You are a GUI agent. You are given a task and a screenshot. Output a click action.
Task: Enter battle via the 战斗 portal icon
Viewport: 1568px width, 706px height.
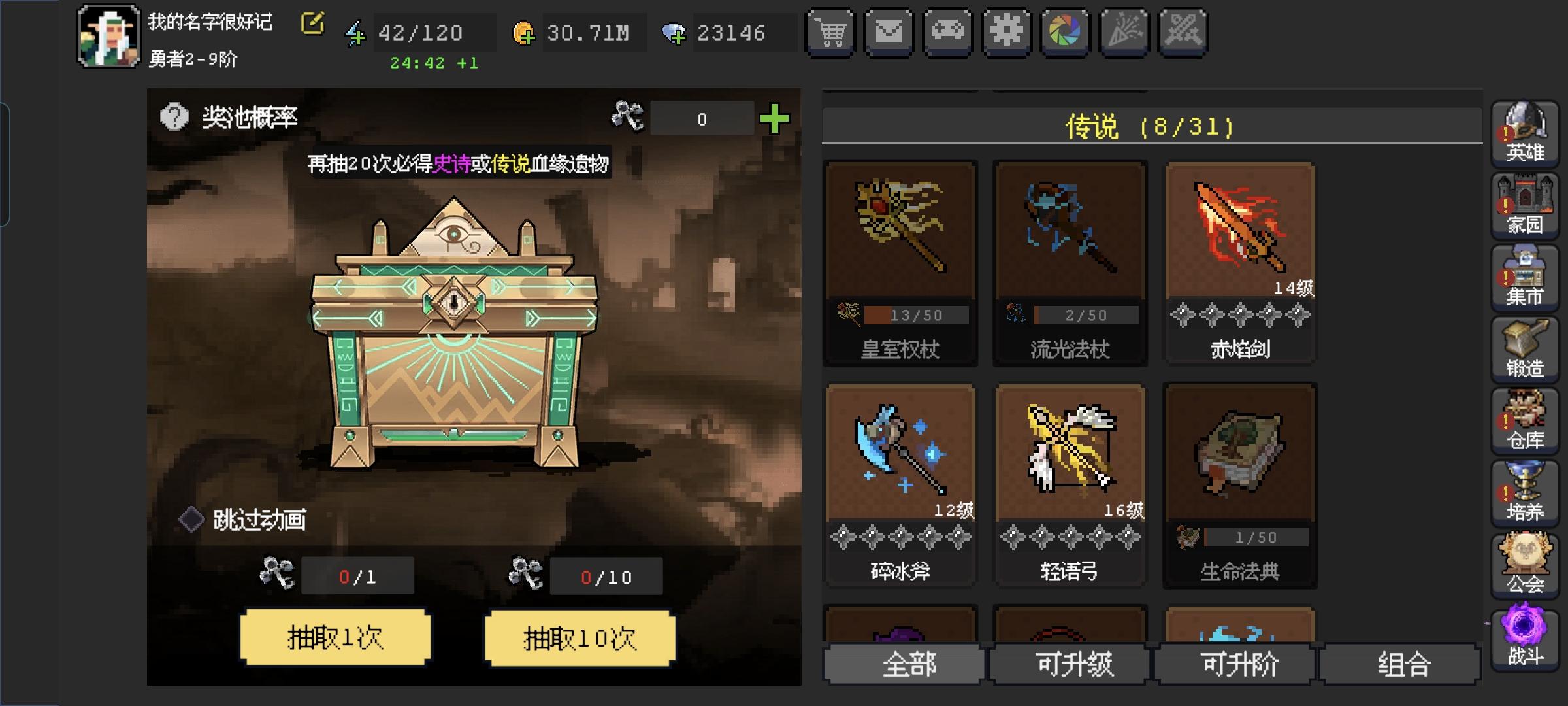click(x=1525, y=635)
